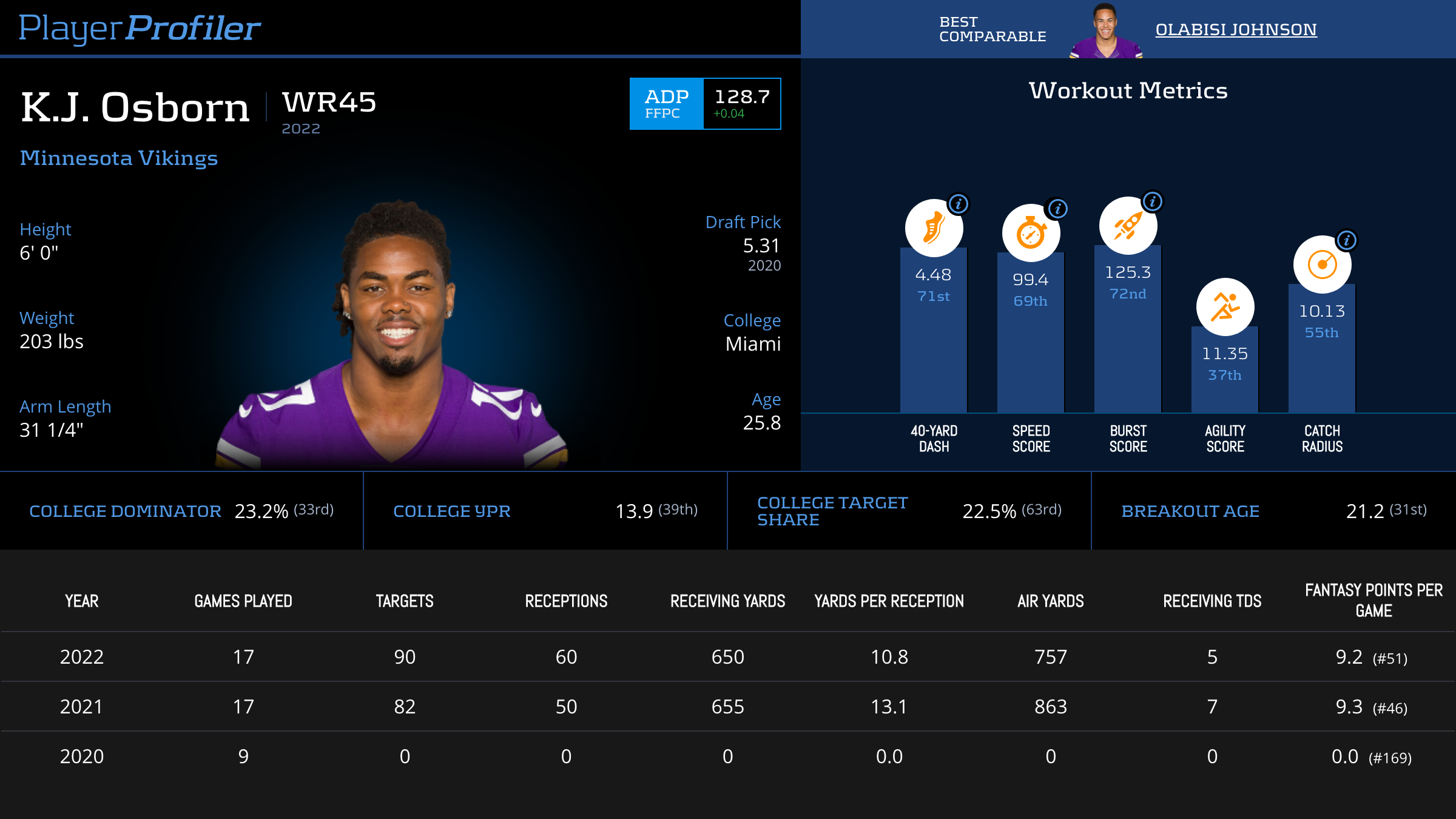
Task: Select the ADP FFPC box
Action: pyautogui.click(x=705, y=104)
